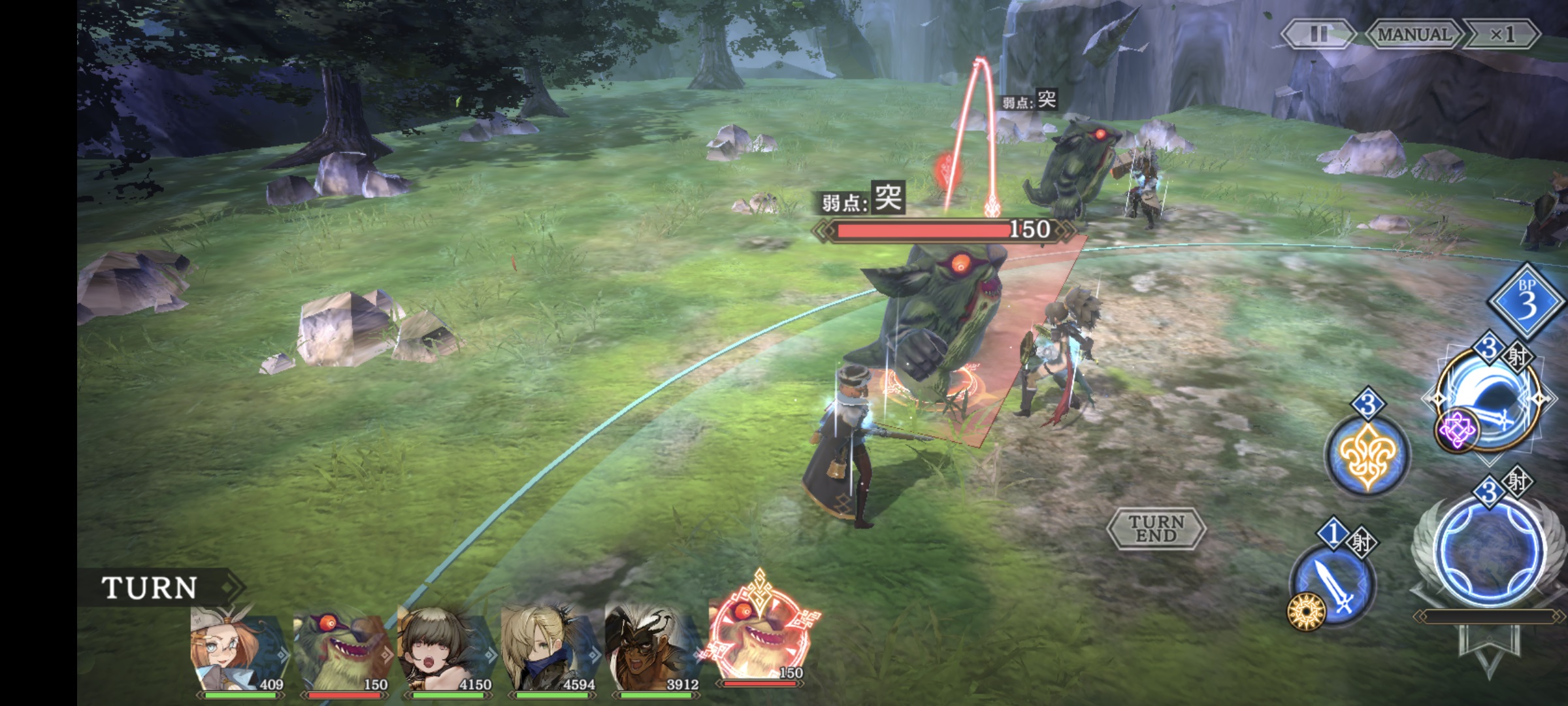Change the ×1 battle speed
The image size is (1568, 706).
point(1501,34)
